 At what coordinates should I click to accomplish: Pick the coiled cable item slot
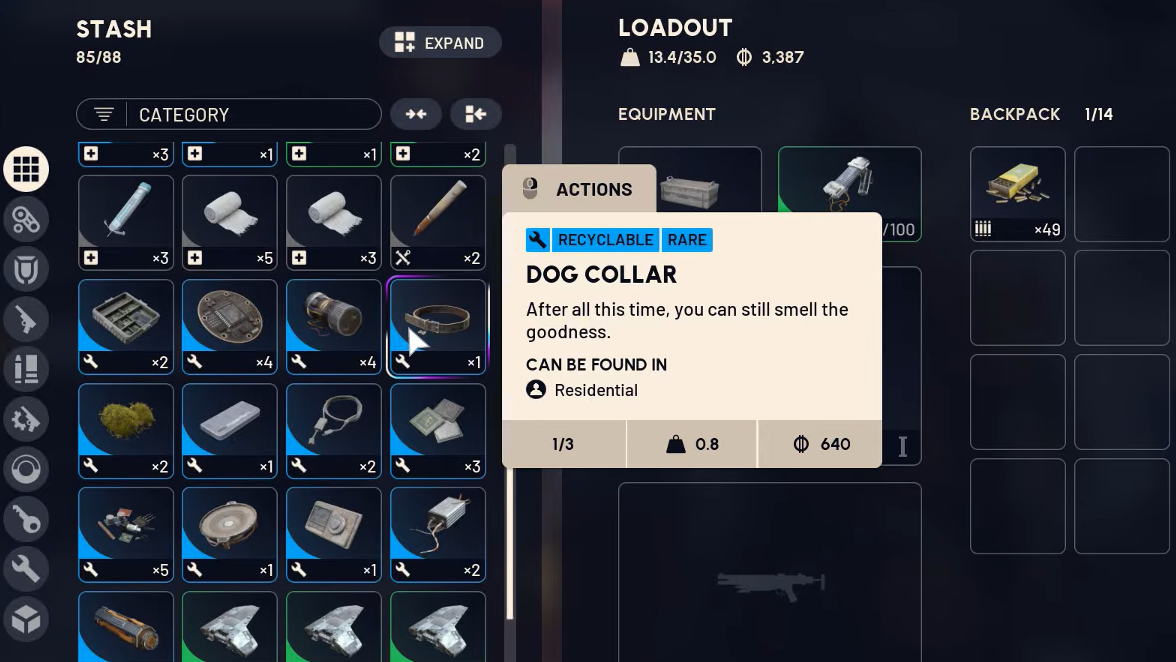(334, 431)
